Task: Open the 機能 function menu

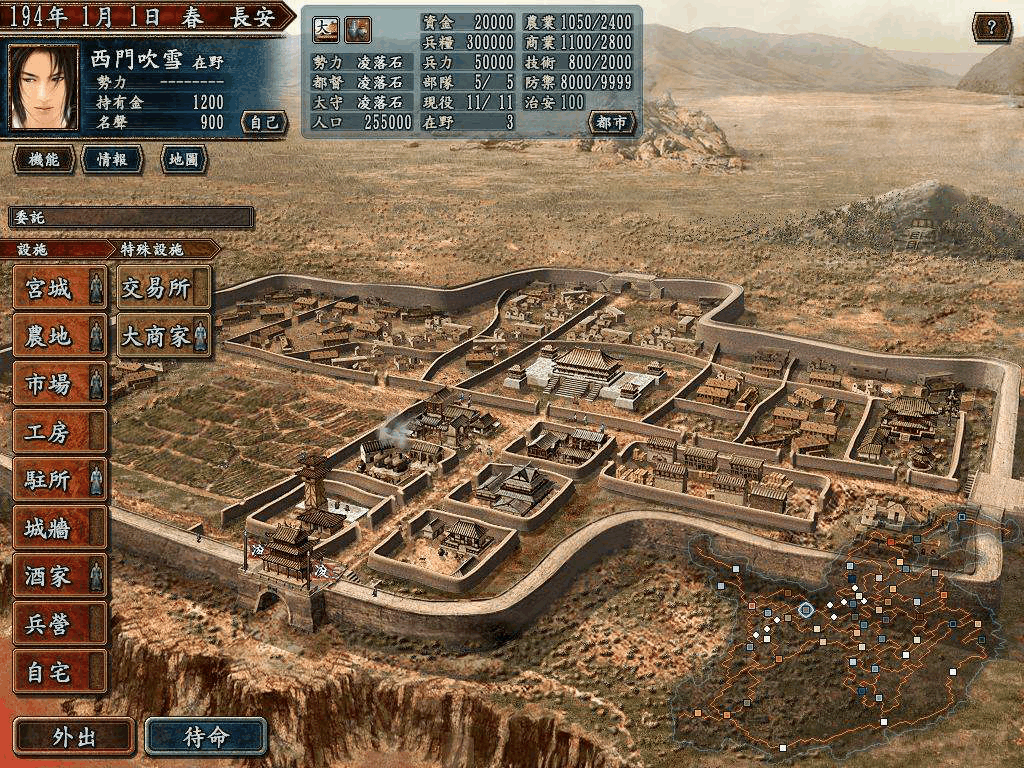Action: (43, 159)
